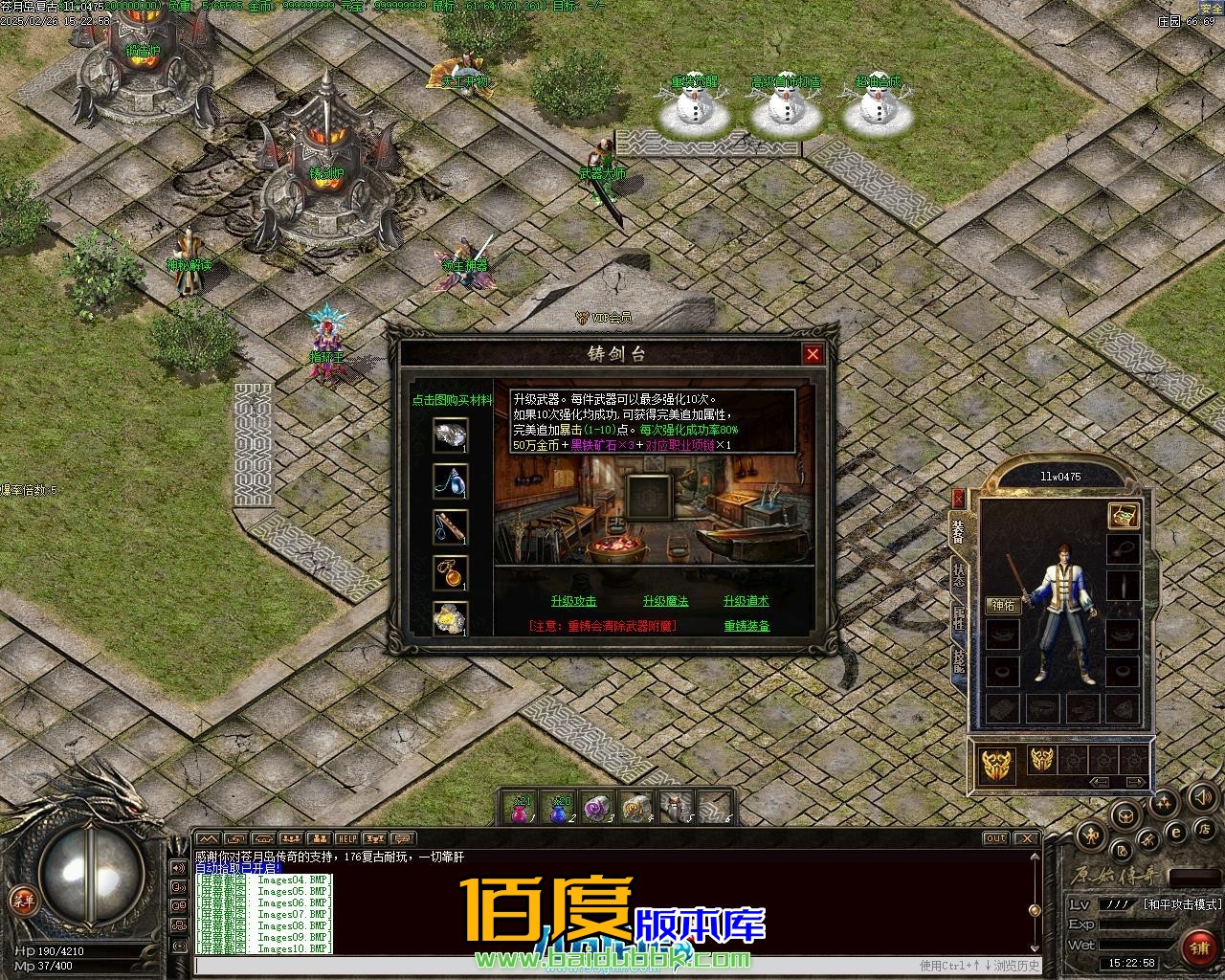Buy the blue gem necklace material
Image resolution: width=1225 pixels, height=980 pixels.
(450, 481)
